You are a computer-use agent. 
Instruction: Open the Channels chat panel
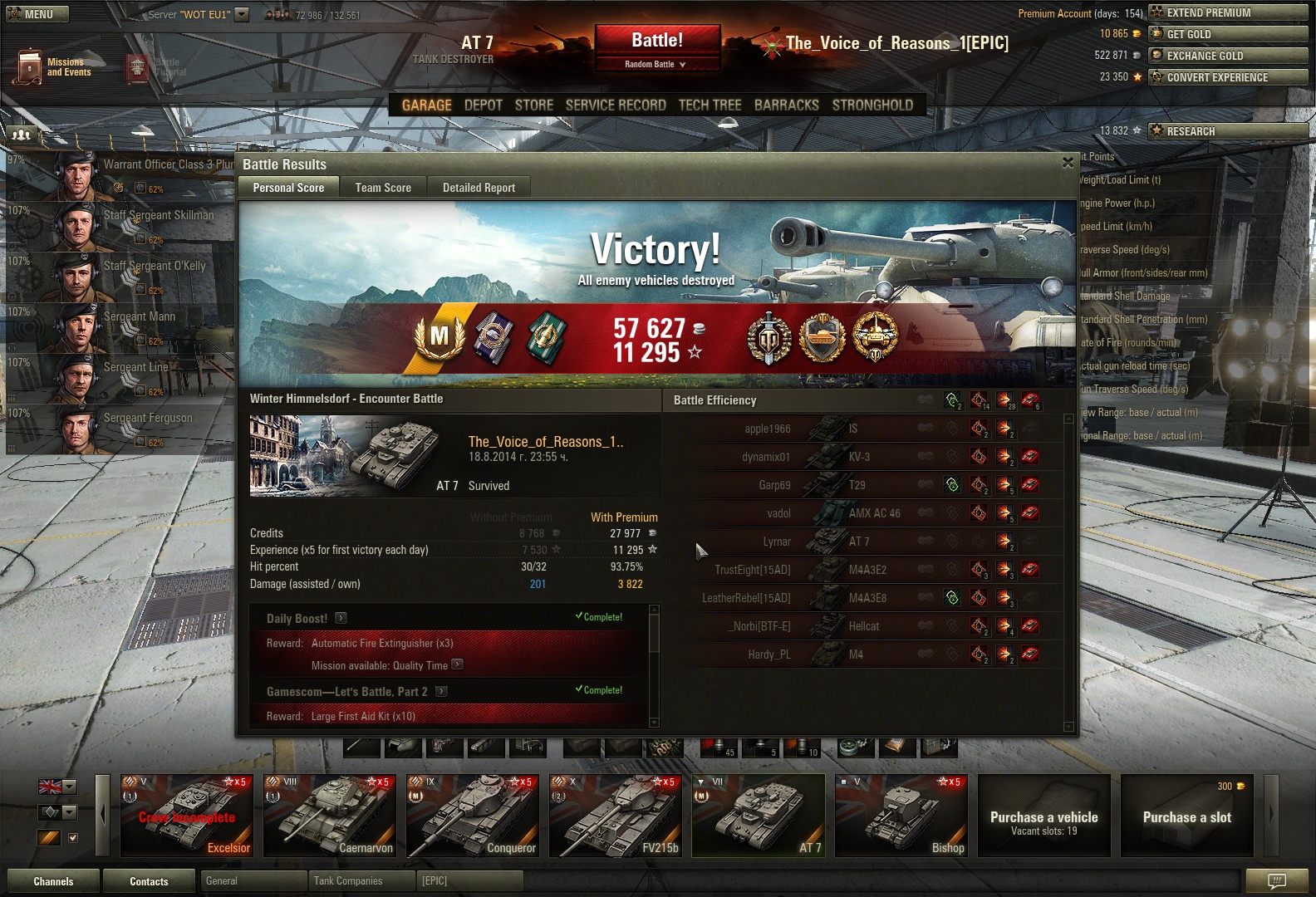[53, 881]
